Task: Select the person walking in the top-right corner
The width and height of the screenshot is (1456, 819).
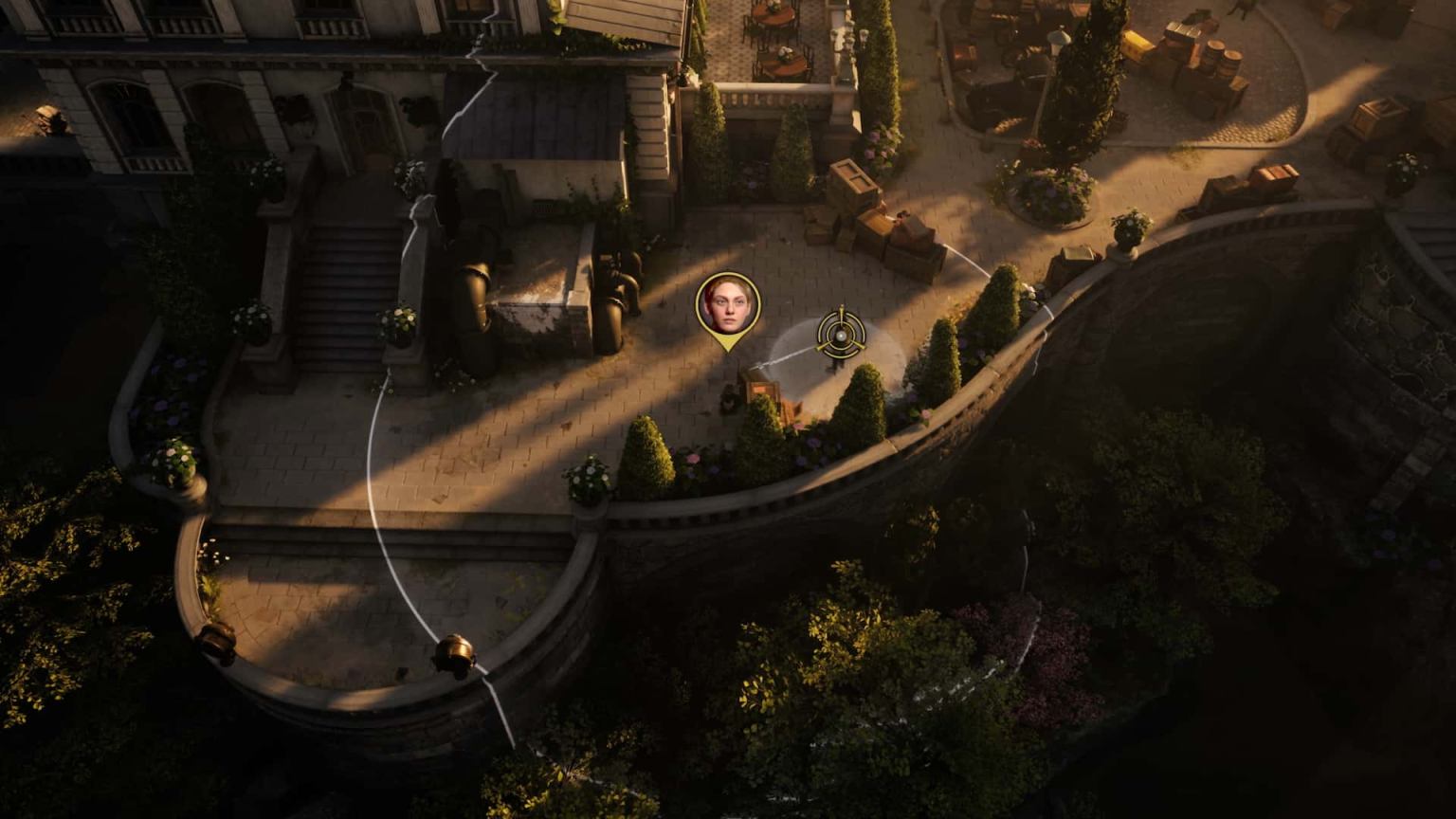Action: (x=1239, y=11)
